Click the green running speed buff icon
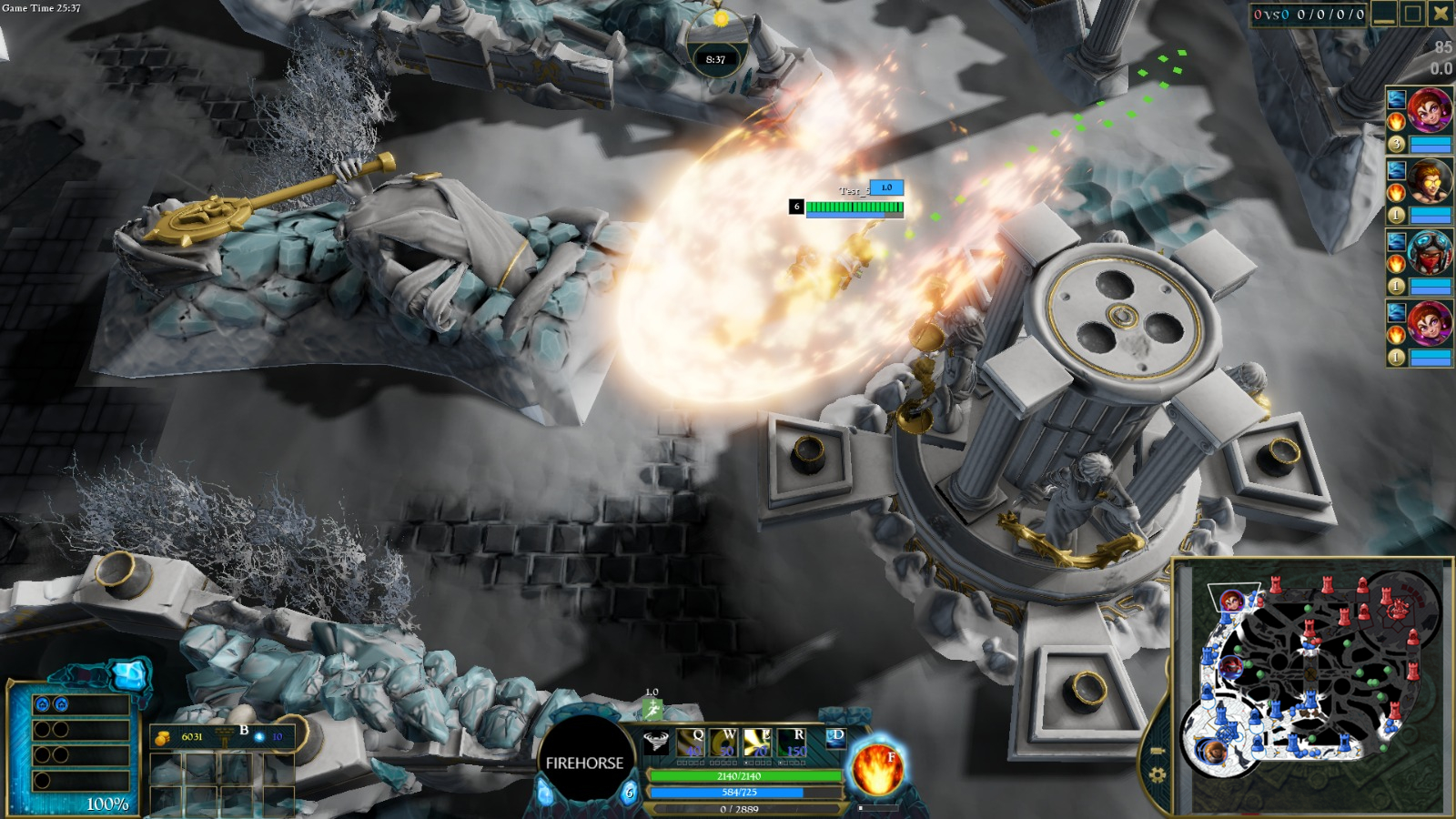 pos(652,708)
